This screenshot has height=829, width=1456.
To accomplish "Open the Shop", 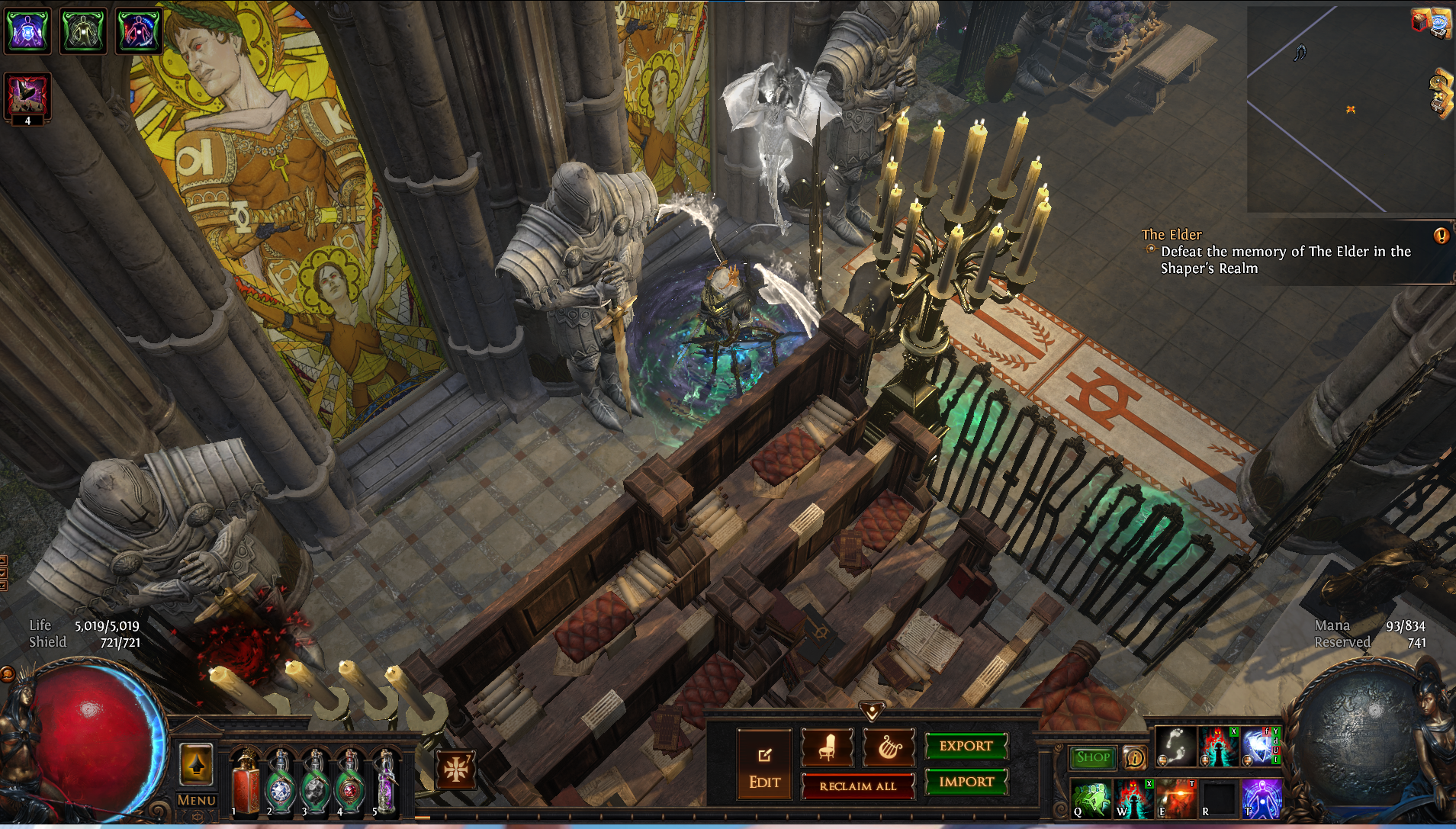I will coord(1092,757).
